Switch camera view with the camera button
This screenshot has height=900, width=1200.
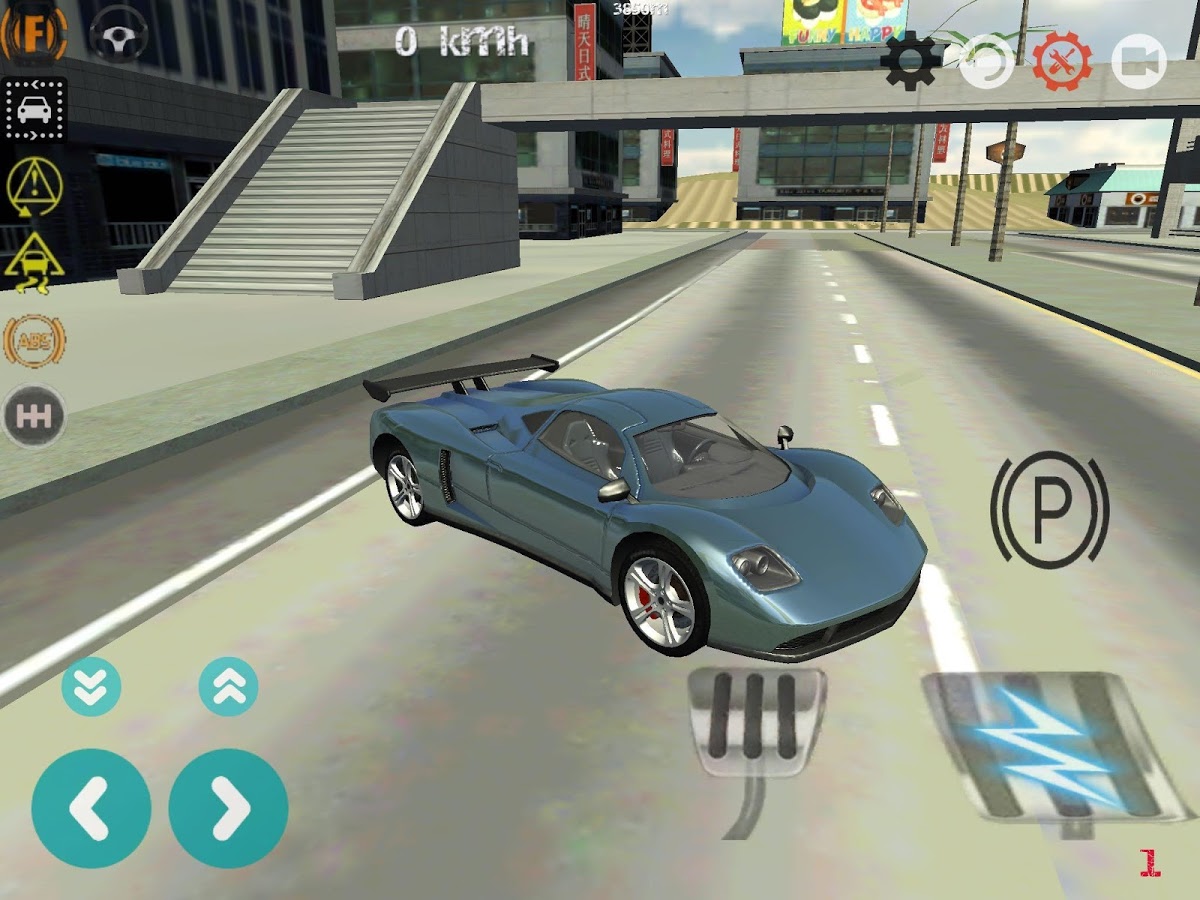1141,61
